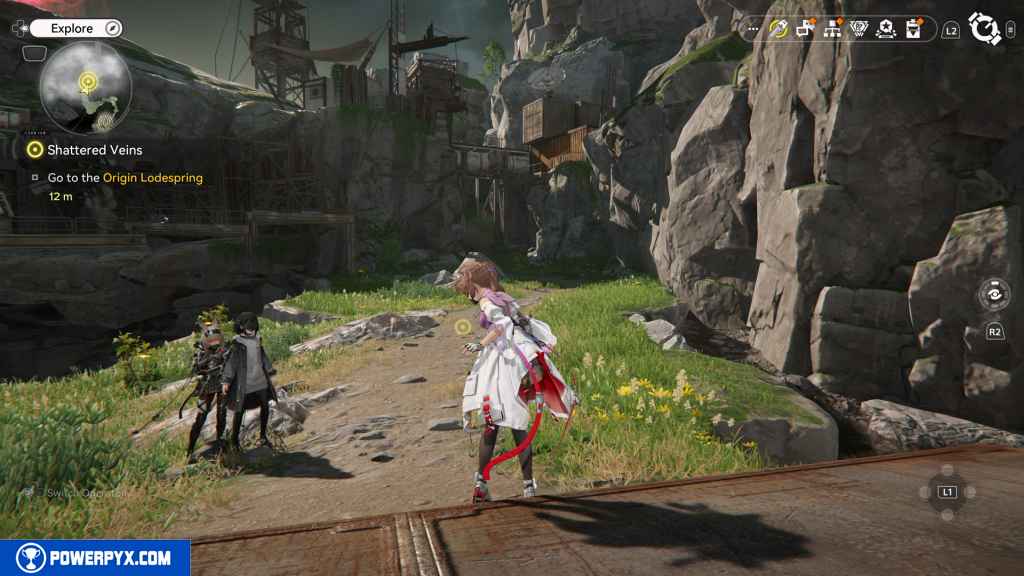The image size is (1024, 576).
Task: Click the PowerPyx.com watermark logo
Action: 95,558
